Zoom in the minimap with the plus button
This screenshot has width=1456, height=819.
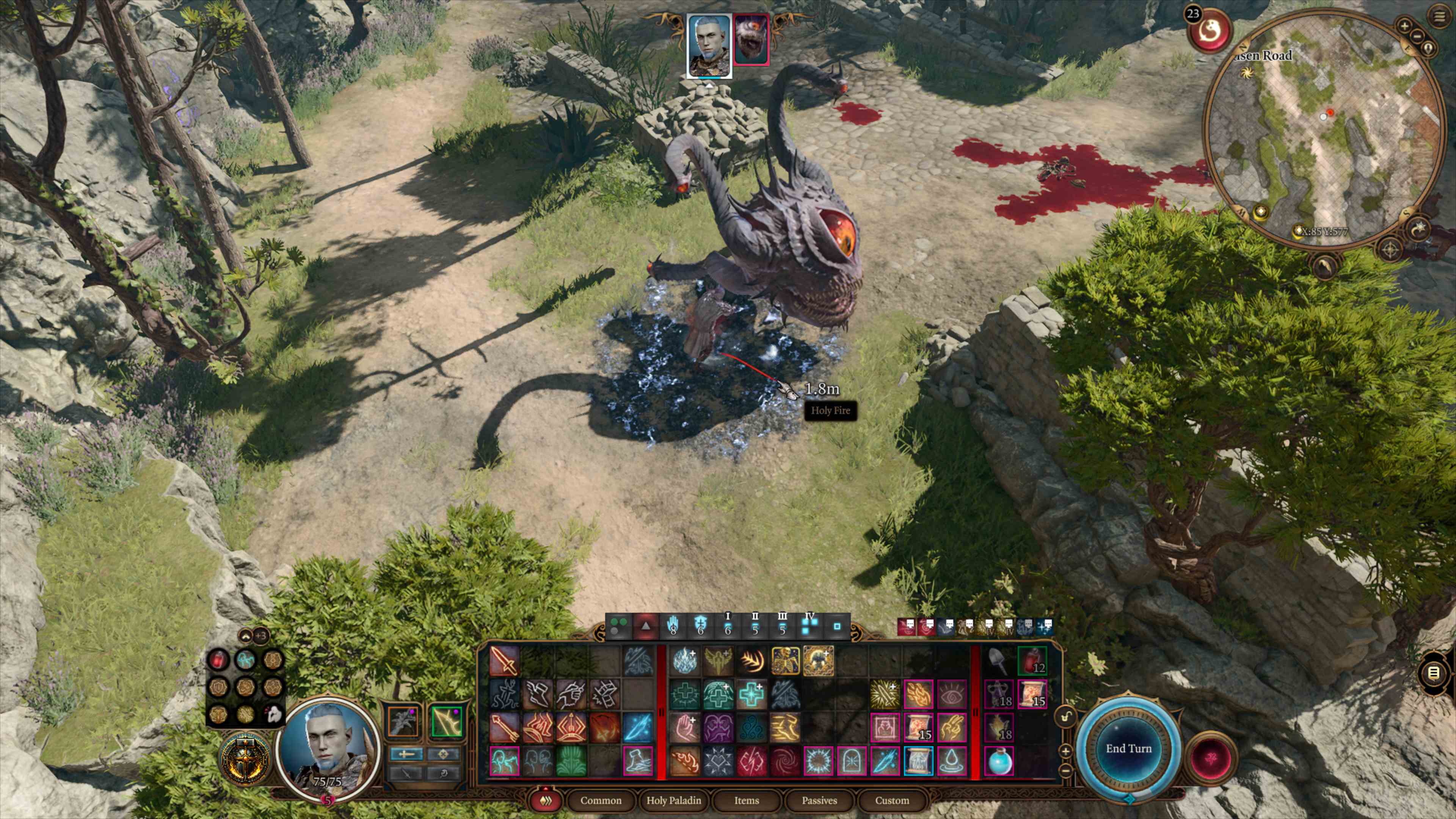[x=1404, y=25]
